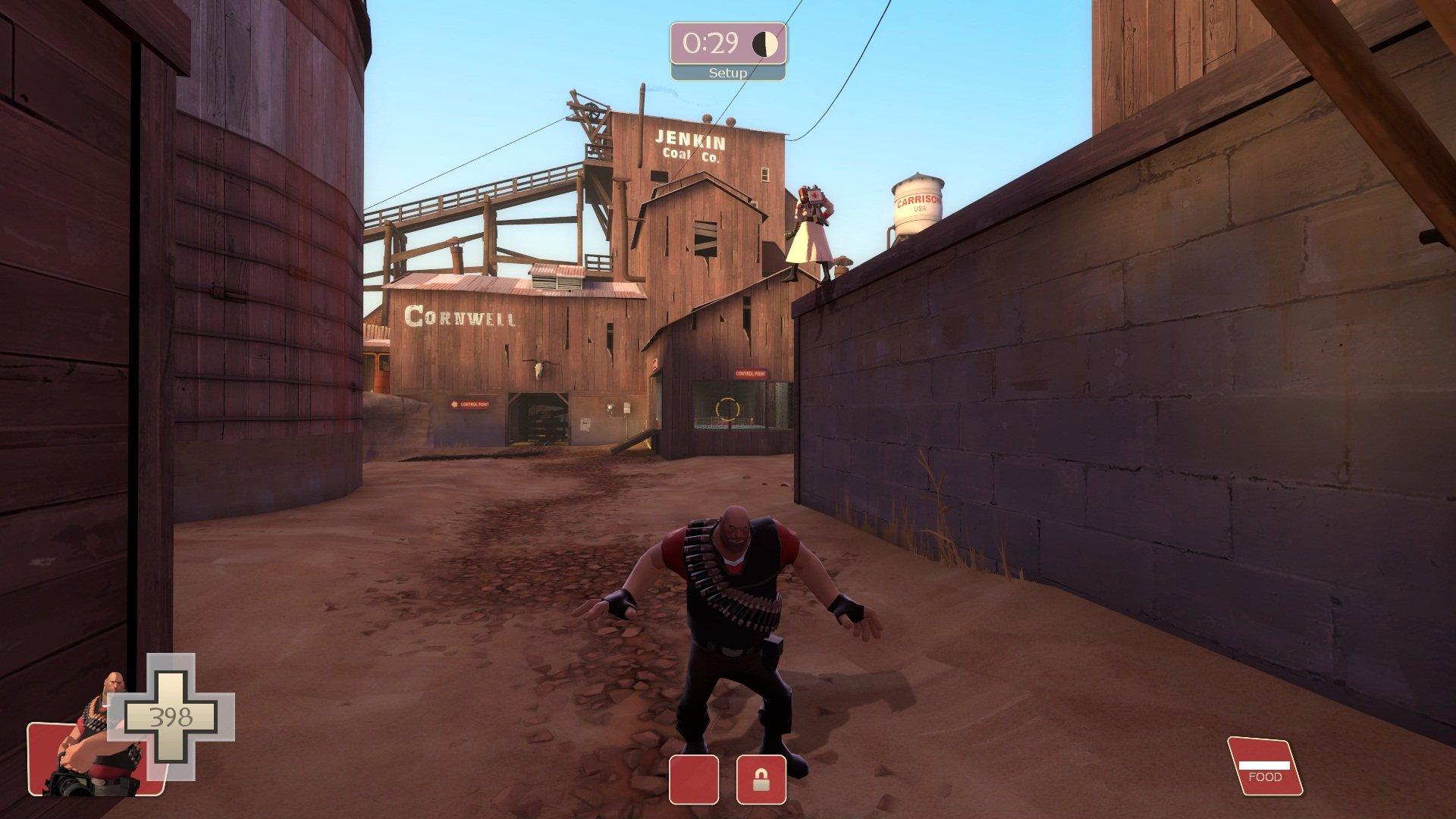Image resolution: width=1456 pixels, height=819 pixels.
Task: Click the unlocked red control point icon
Action: pyautogui.click(x=694, y=780)
